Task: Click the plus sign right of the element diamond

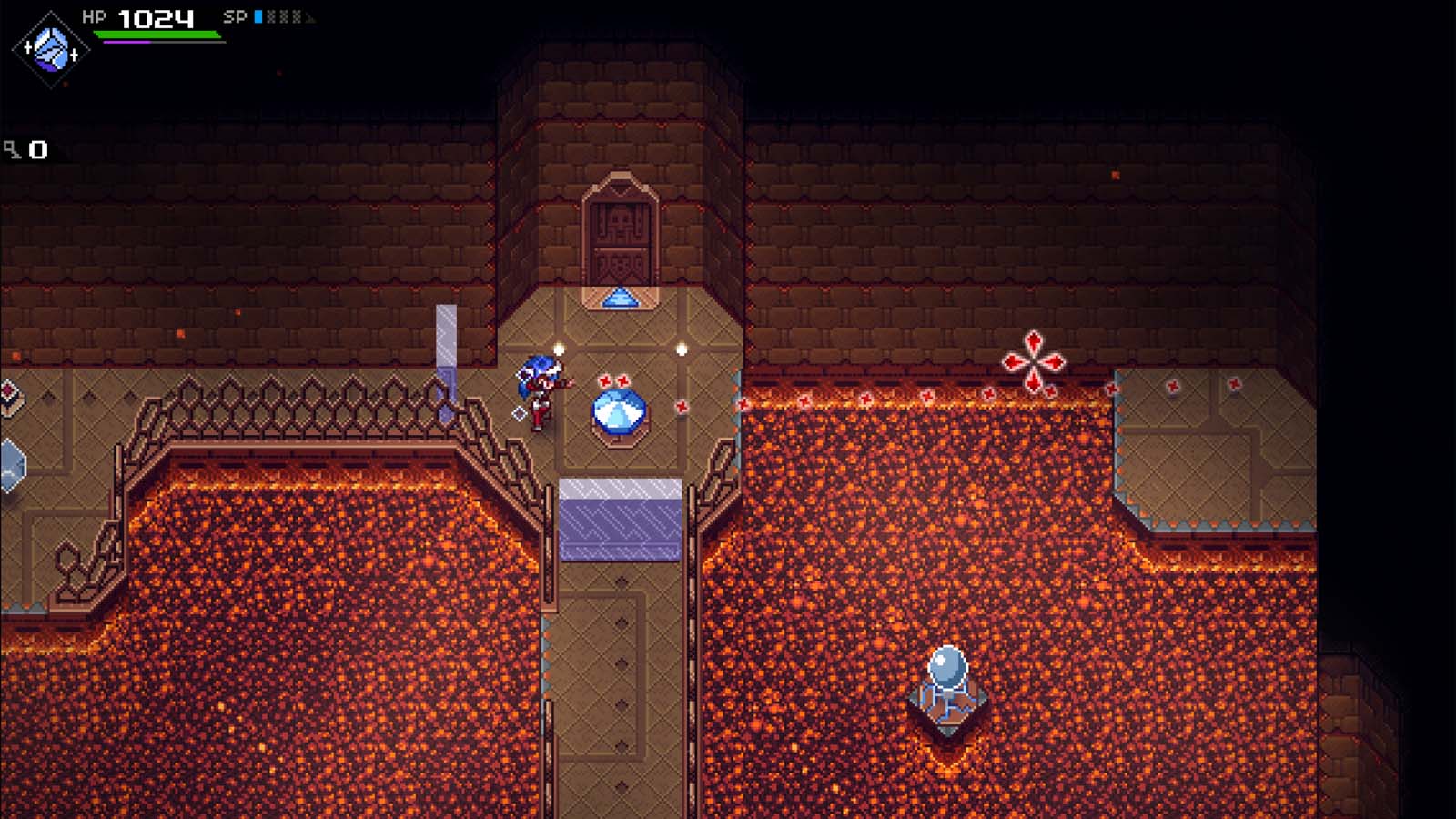Action: pyautogui.click(x=74, y=55)
